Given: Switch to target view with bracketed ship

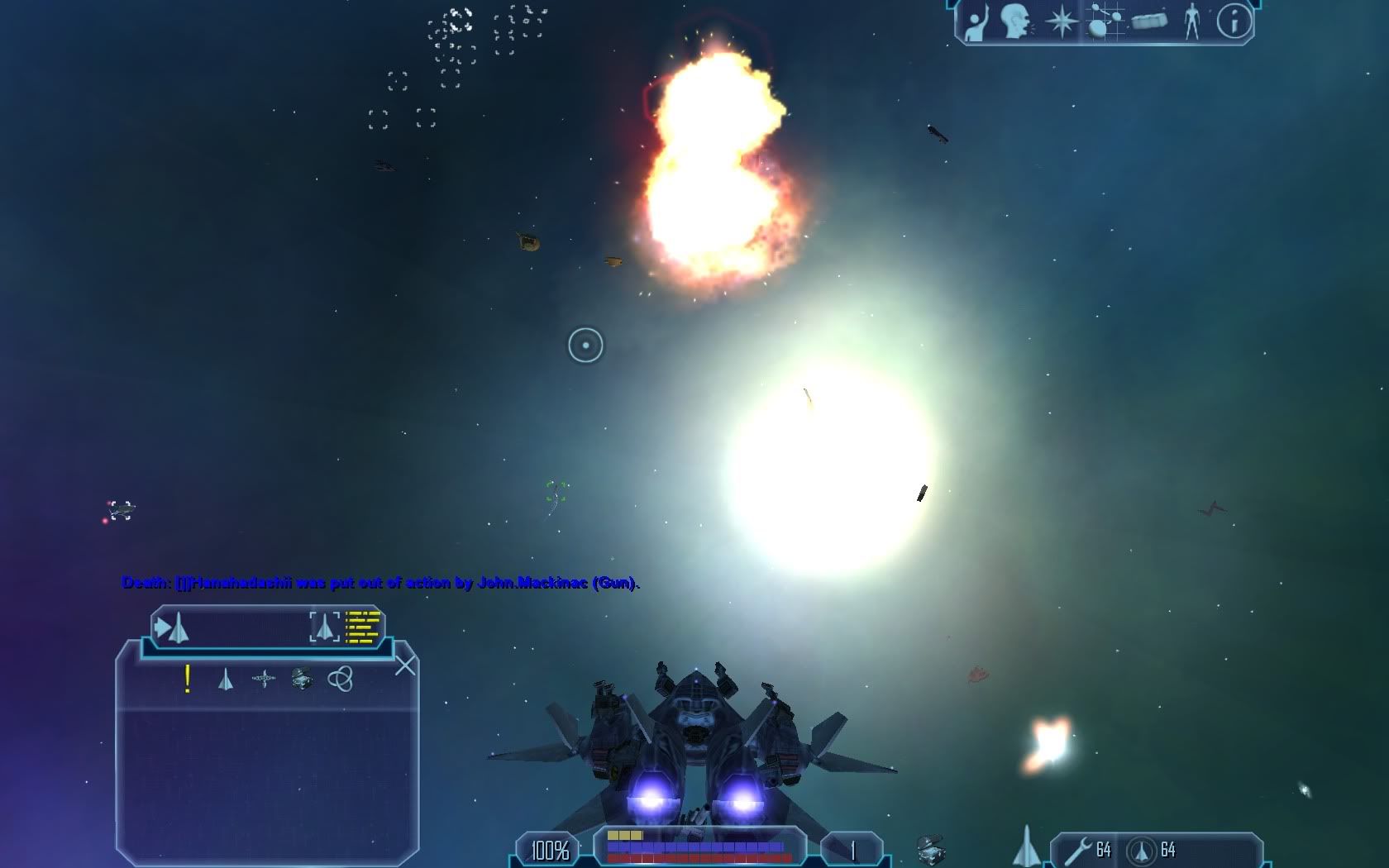Looking at the screenshot, I should [324, 627].
